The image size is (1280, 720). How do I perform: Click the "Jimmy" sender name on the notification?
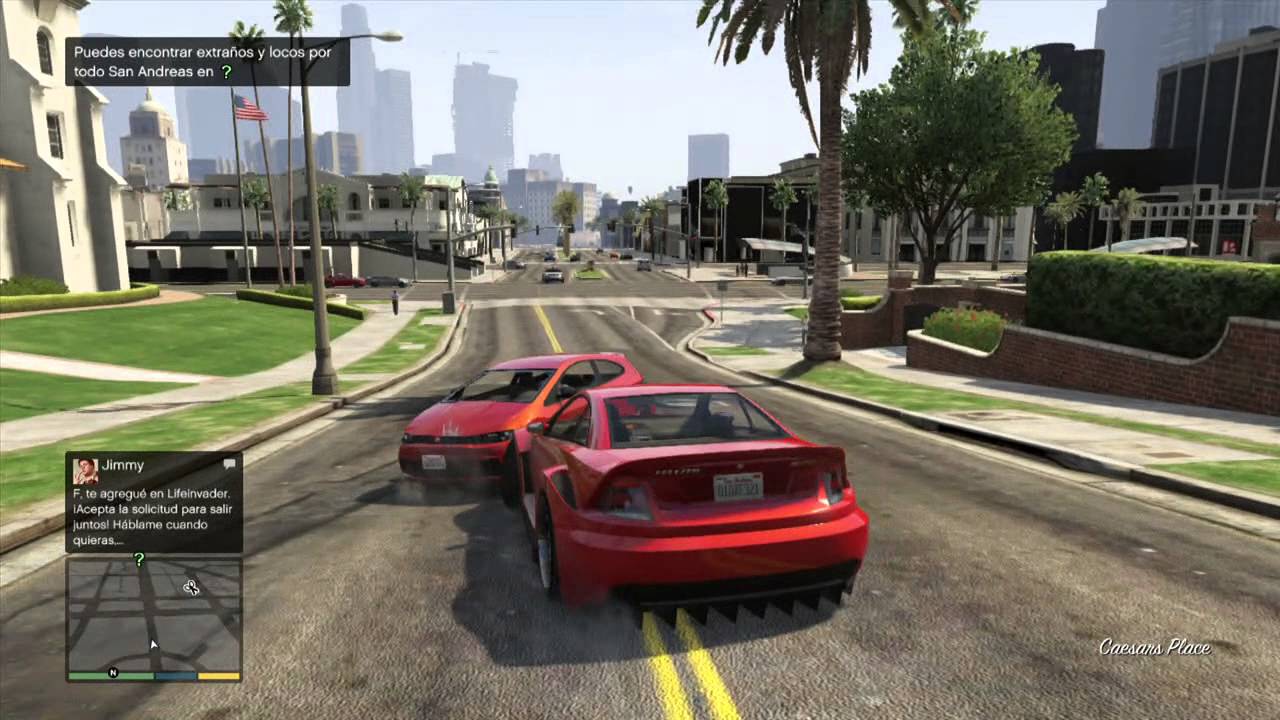coord(120,464)
